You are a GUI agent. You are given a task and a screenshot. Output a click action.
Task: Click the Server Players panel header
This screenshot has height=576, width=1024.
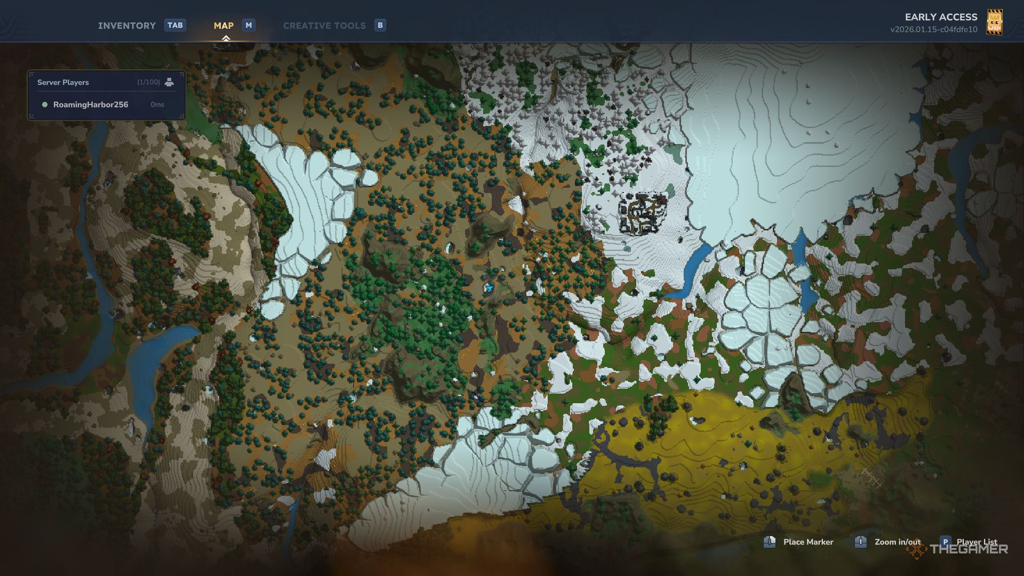[64, 82]
